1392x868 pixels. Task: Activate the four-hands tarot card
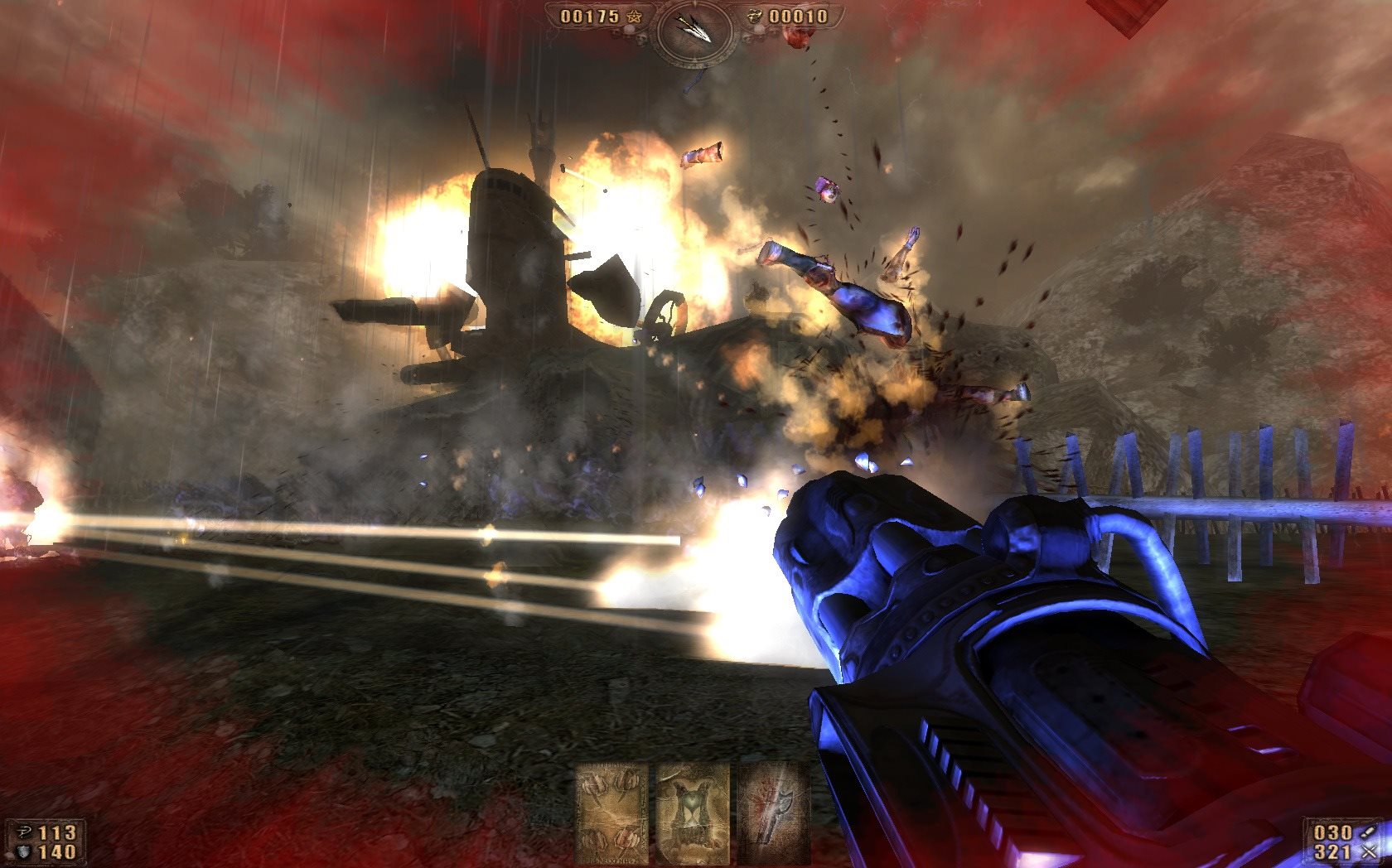tap(611, 813)
